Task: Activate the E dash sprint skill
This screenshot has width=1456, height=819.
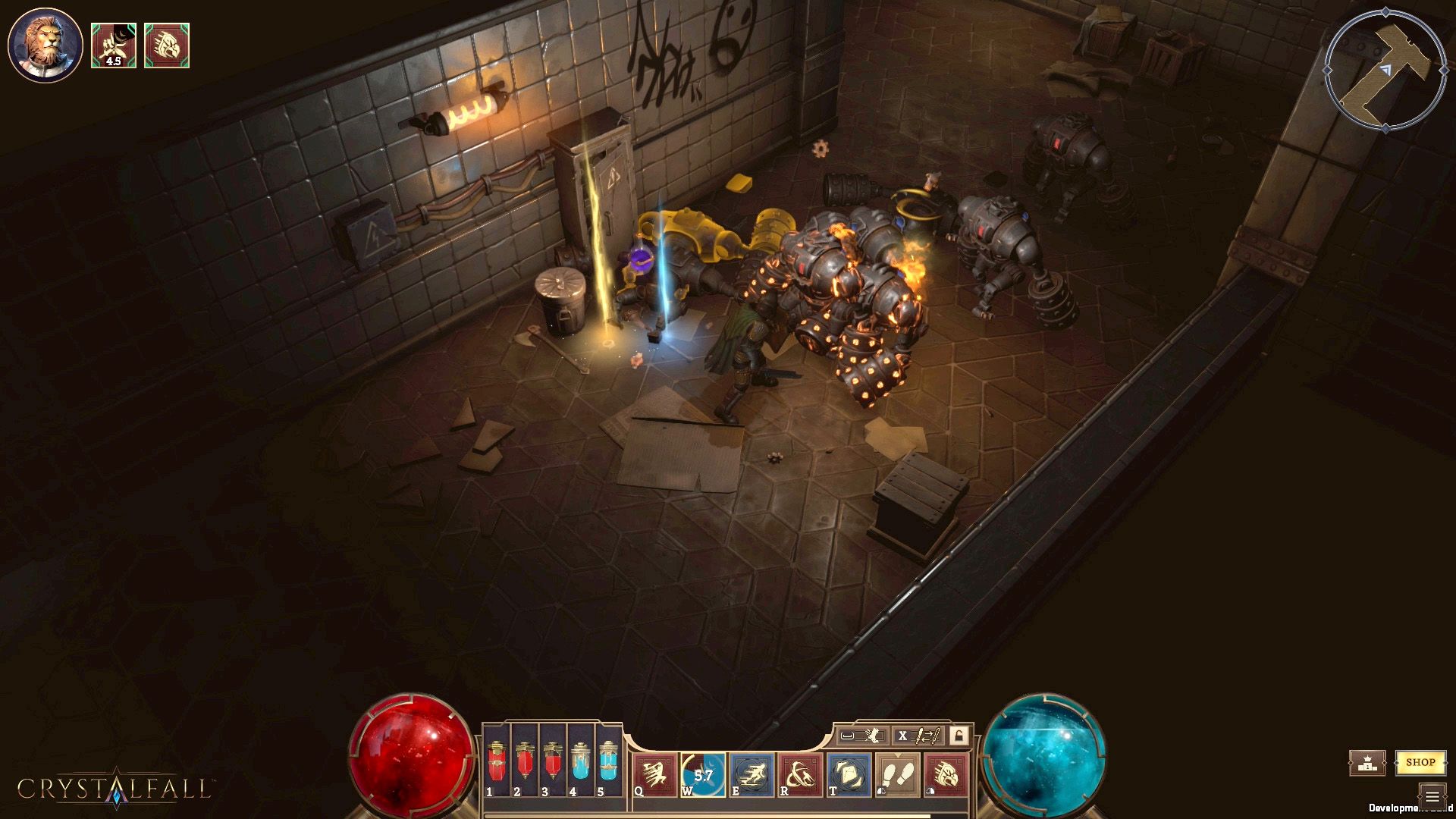Action: (752, 774)
